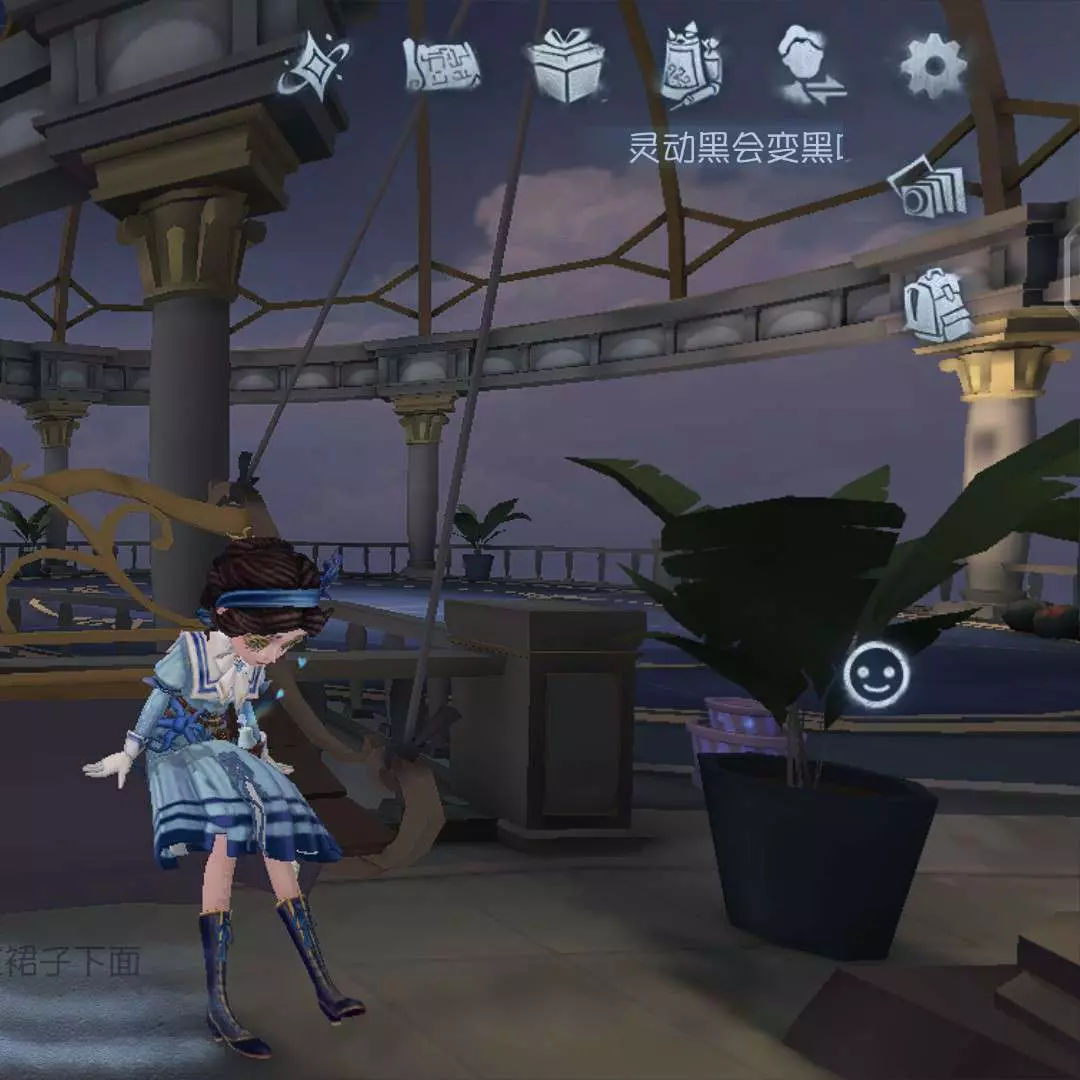Open the smiley face emote menu

pos(876,675)
